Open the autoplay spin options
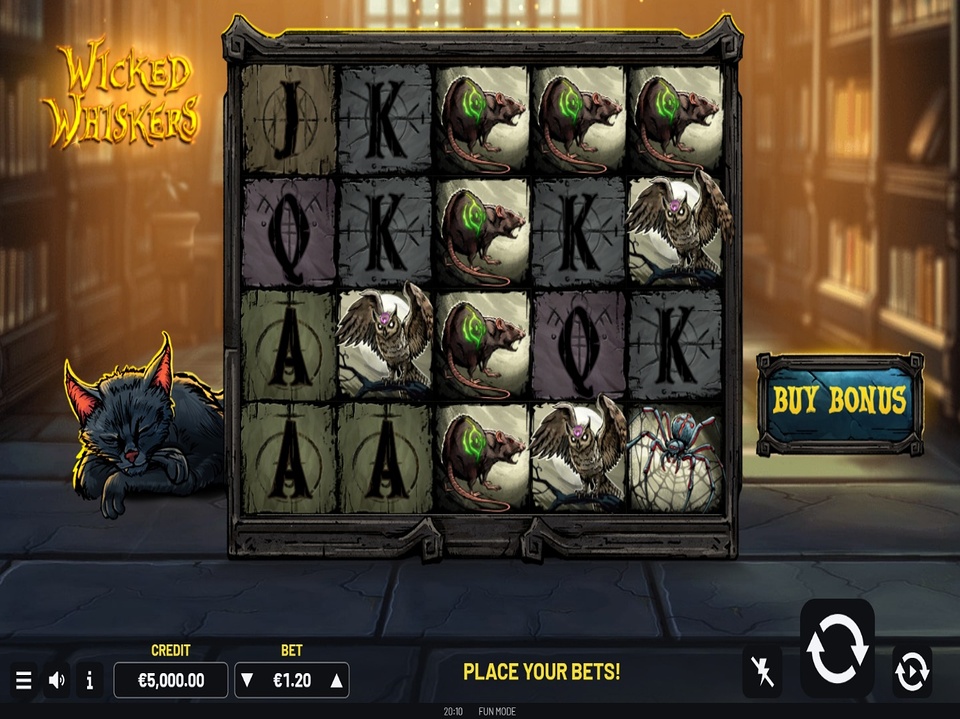 912,672
